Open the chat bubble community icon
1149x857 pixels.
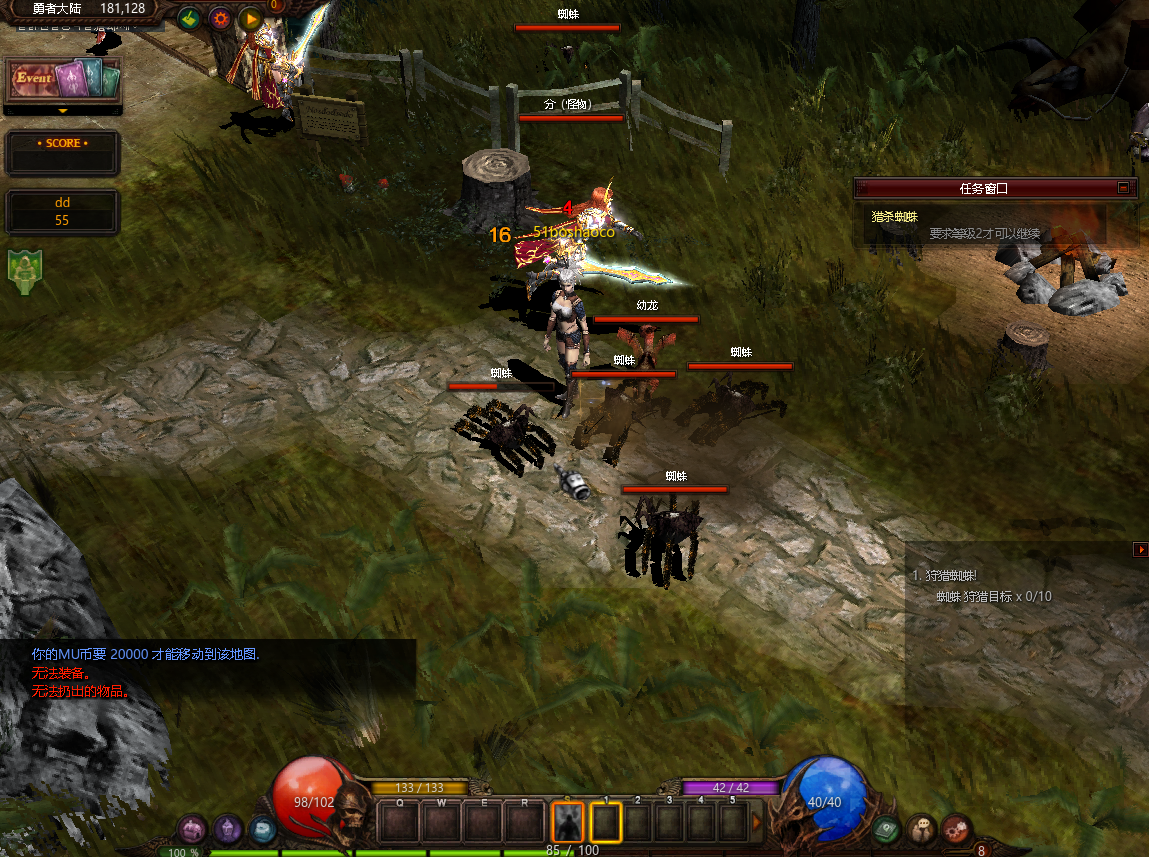point(921,829)
